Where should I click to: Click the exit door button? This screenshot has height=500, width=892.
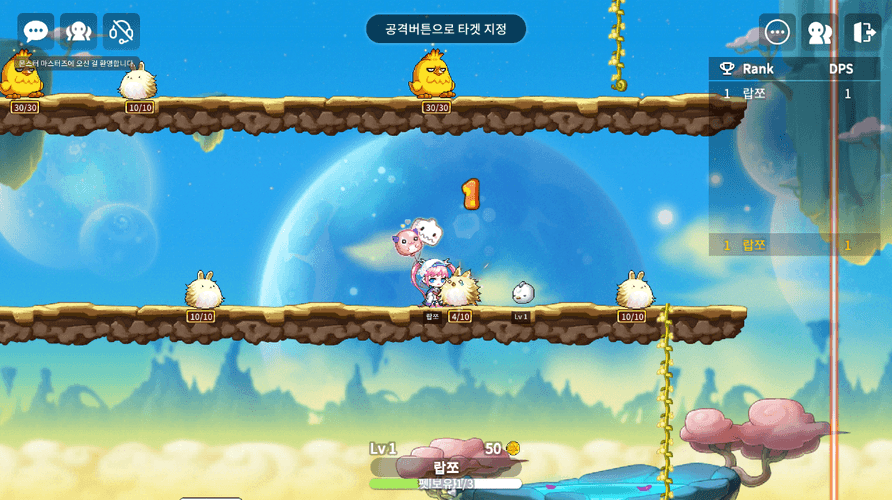(862, 32)
